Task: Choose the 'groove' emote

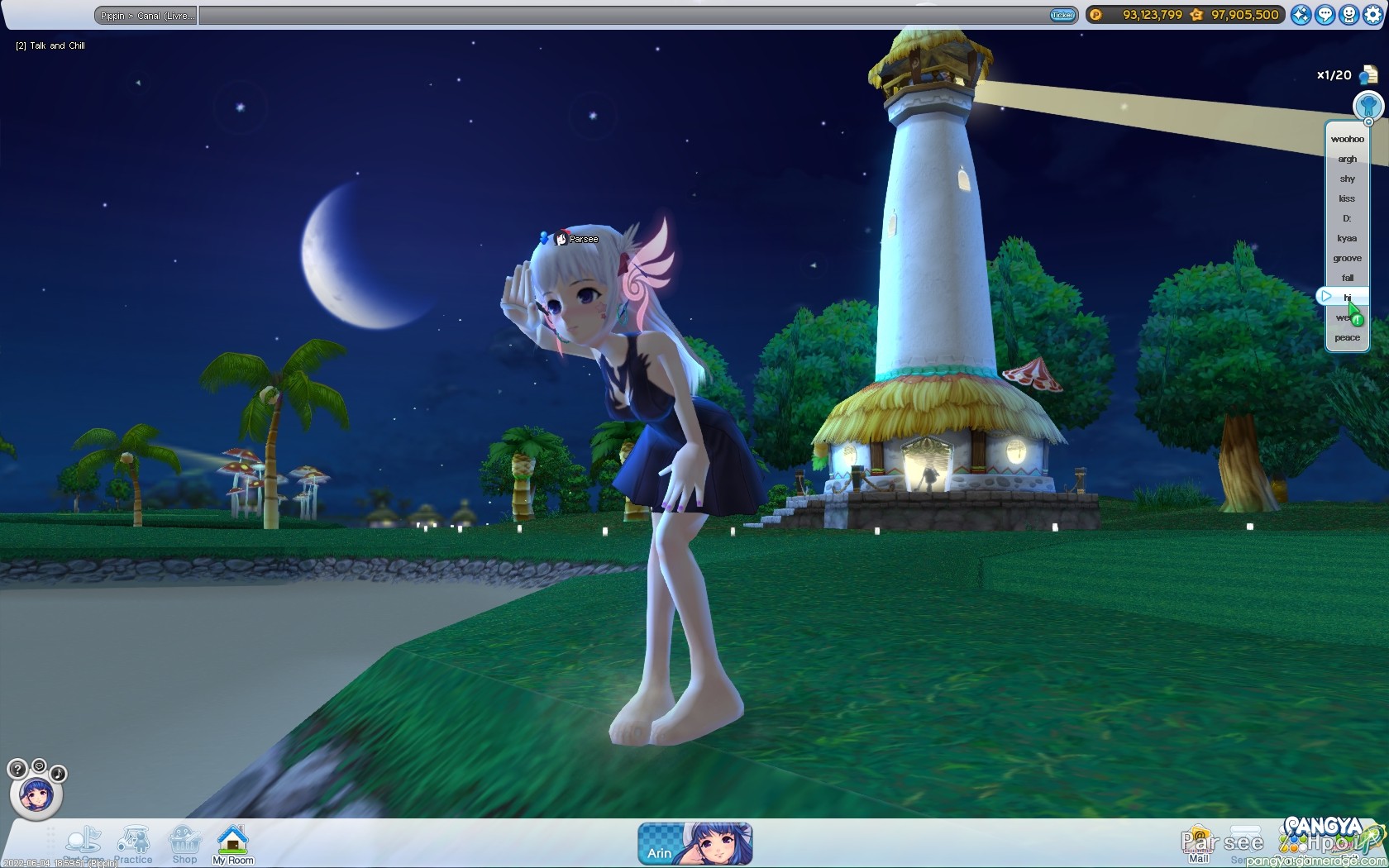Action: tap(1347, 258)
